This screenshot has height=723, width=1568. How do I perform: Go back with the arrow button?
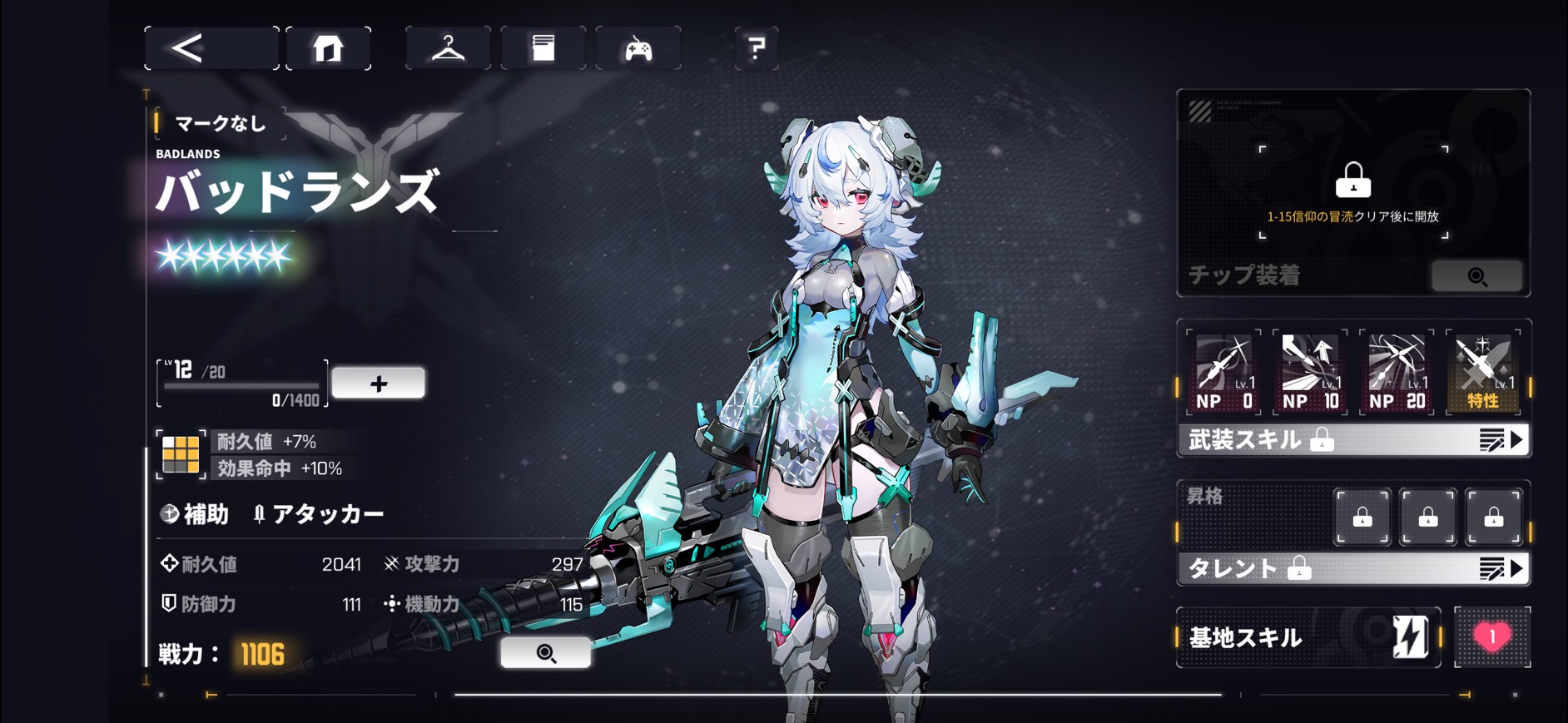click(x=211, y=48)
